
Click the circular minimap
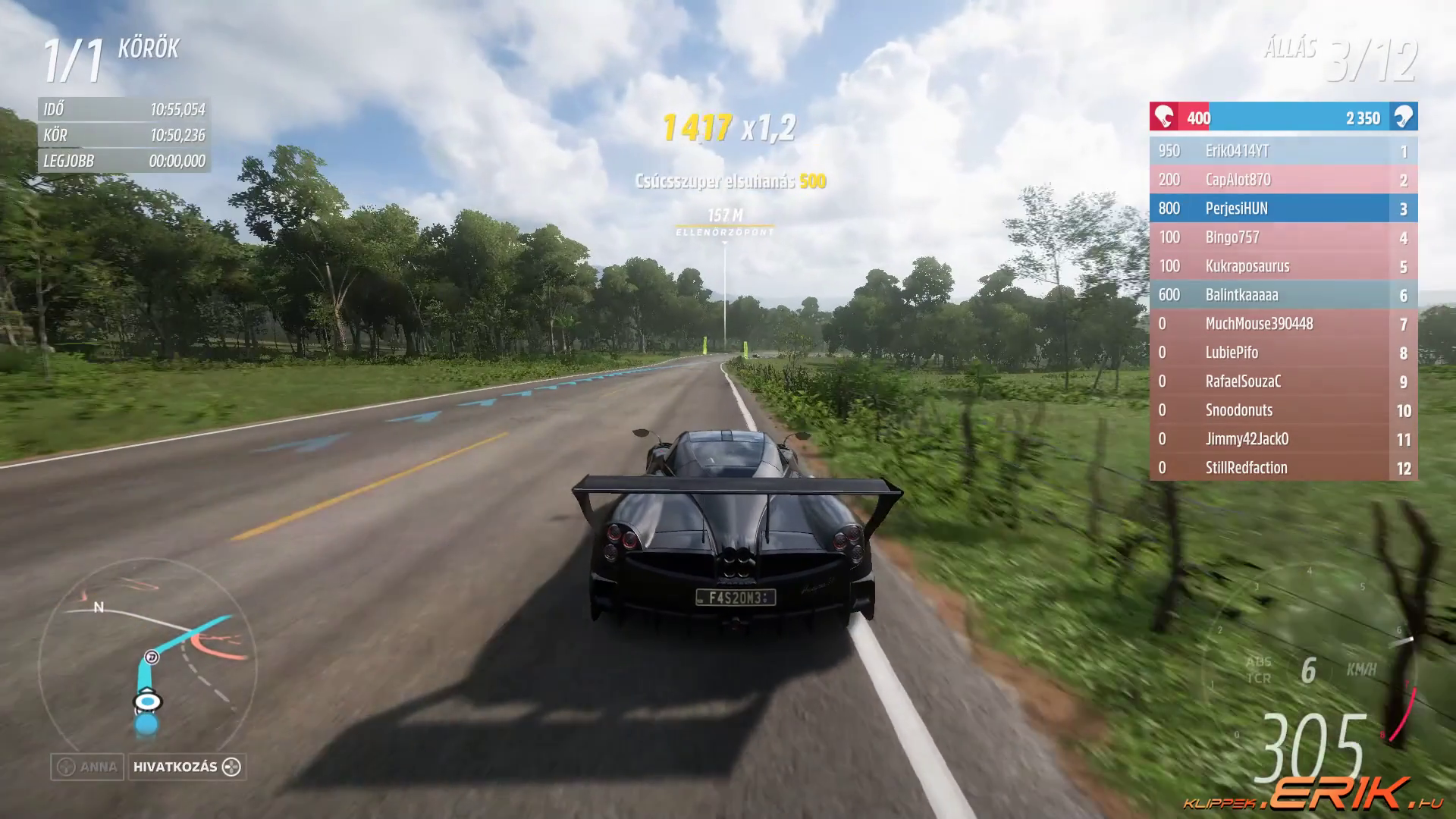point(146,667)
